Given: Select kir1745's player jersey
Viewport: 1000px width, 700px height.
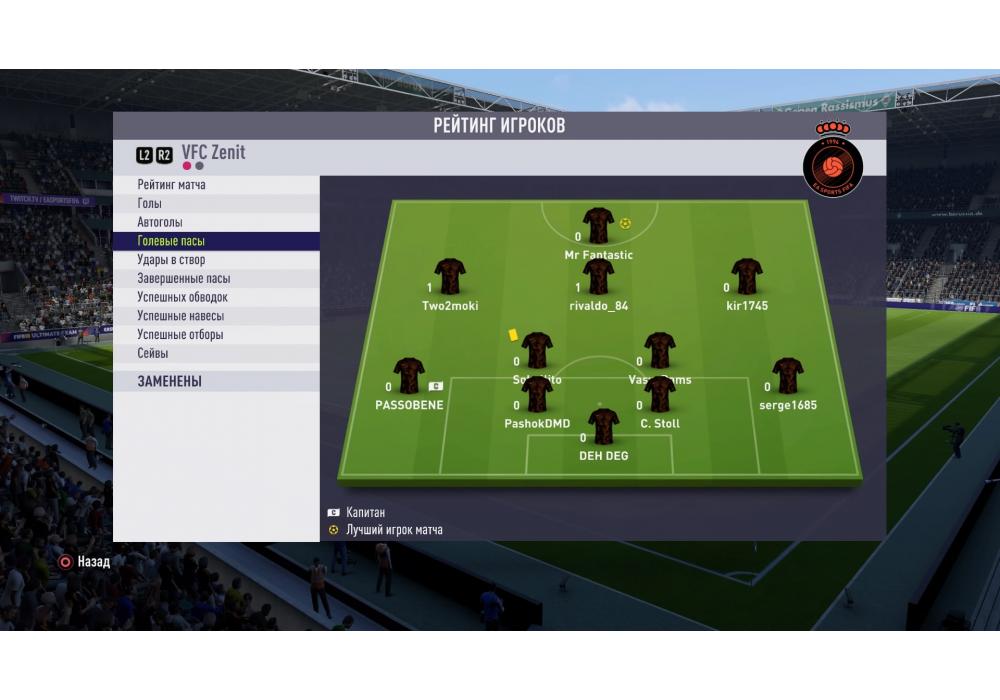Looking at the screenshot, I should [x=747, y=277].
